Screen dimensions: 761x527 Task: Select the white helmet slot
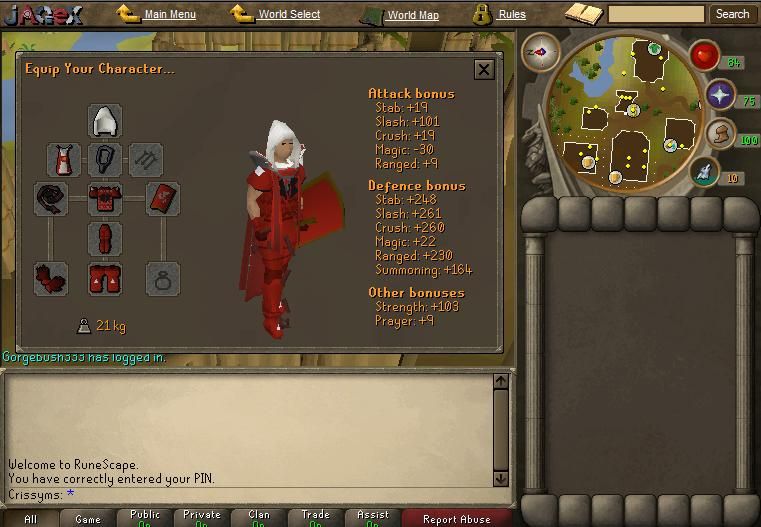(x=105, y=121)
